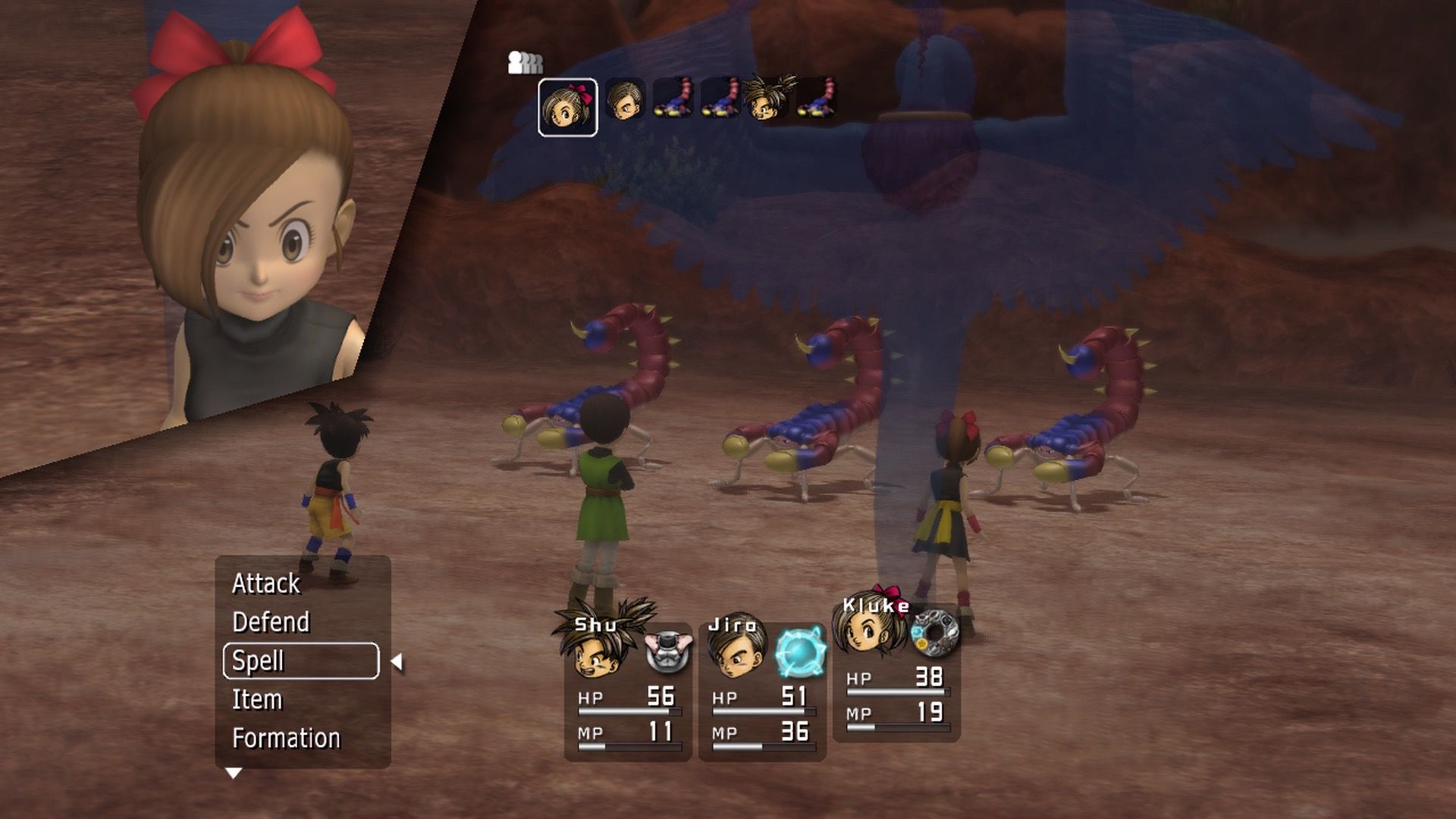This screenshot has width=1456, height=819.
Task: Select Defend in the battle menu
Action: [x=271, y=622]
